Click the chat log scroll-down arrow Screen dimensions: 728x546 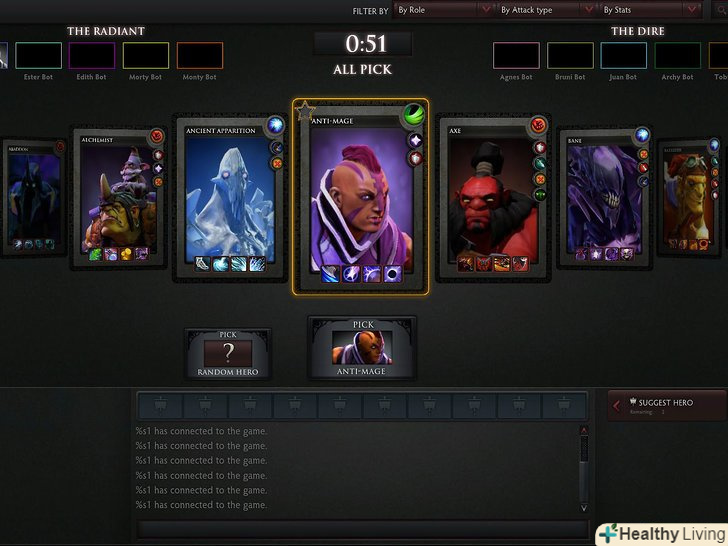pyautogui.click(x=584, y=508)
